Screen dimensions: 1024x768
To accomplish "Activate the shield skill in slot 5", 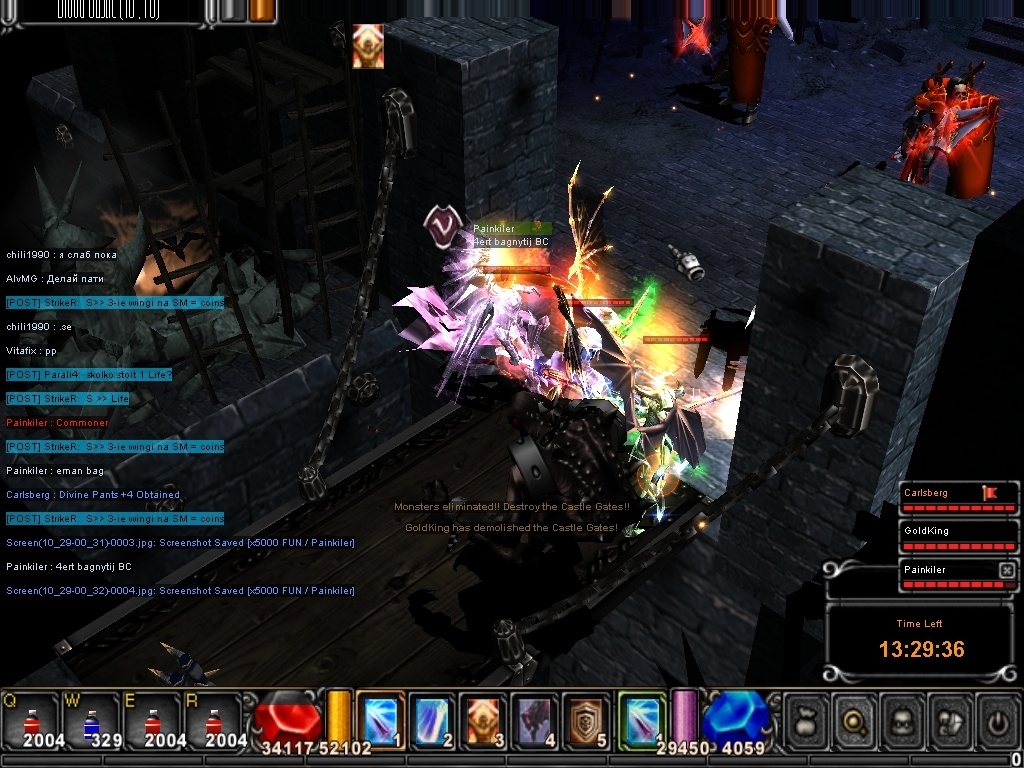I will pyautogui.click(x=589, y=718).
